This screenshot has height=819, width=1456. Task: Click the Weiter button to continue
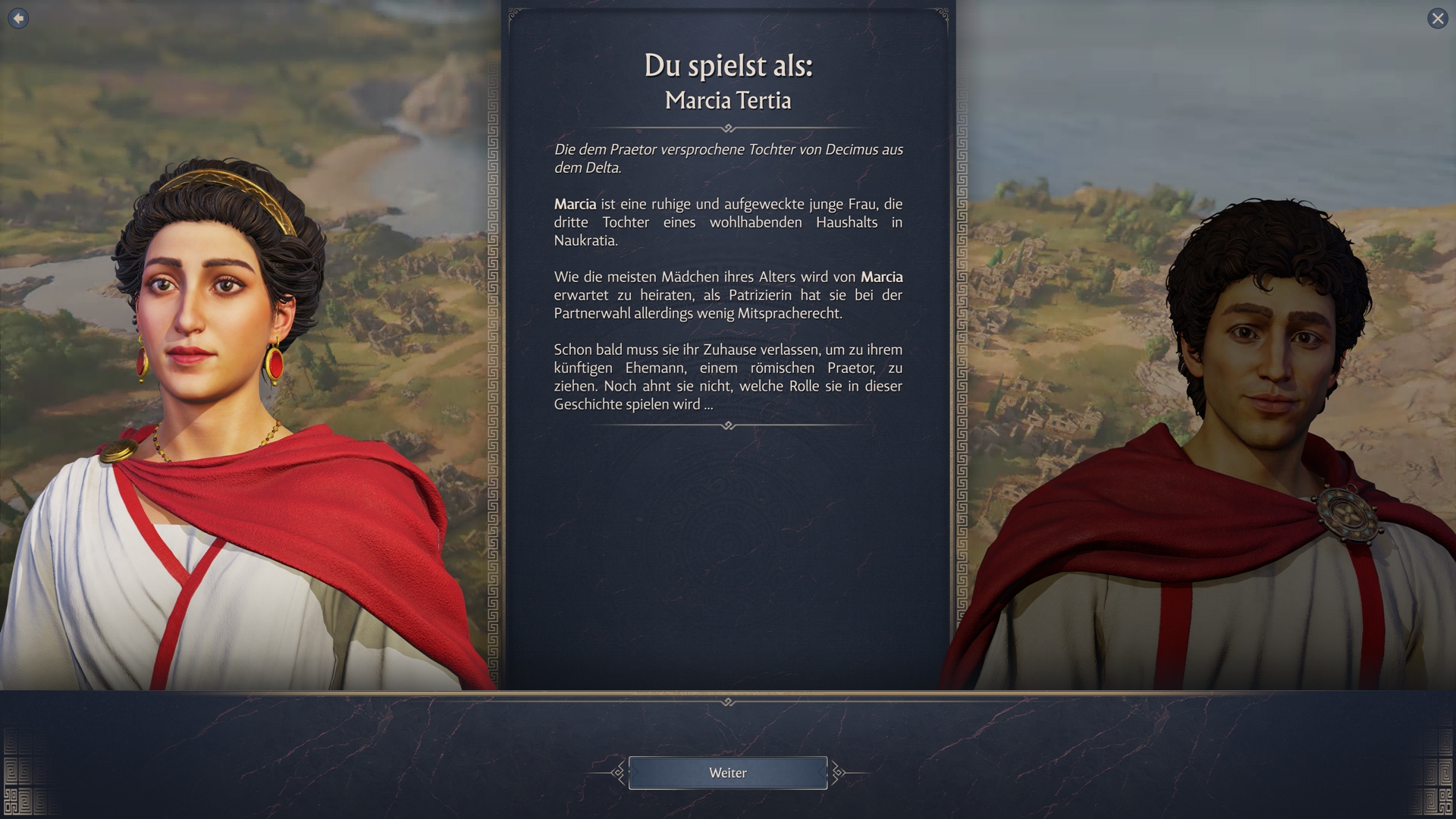[727, 773]
